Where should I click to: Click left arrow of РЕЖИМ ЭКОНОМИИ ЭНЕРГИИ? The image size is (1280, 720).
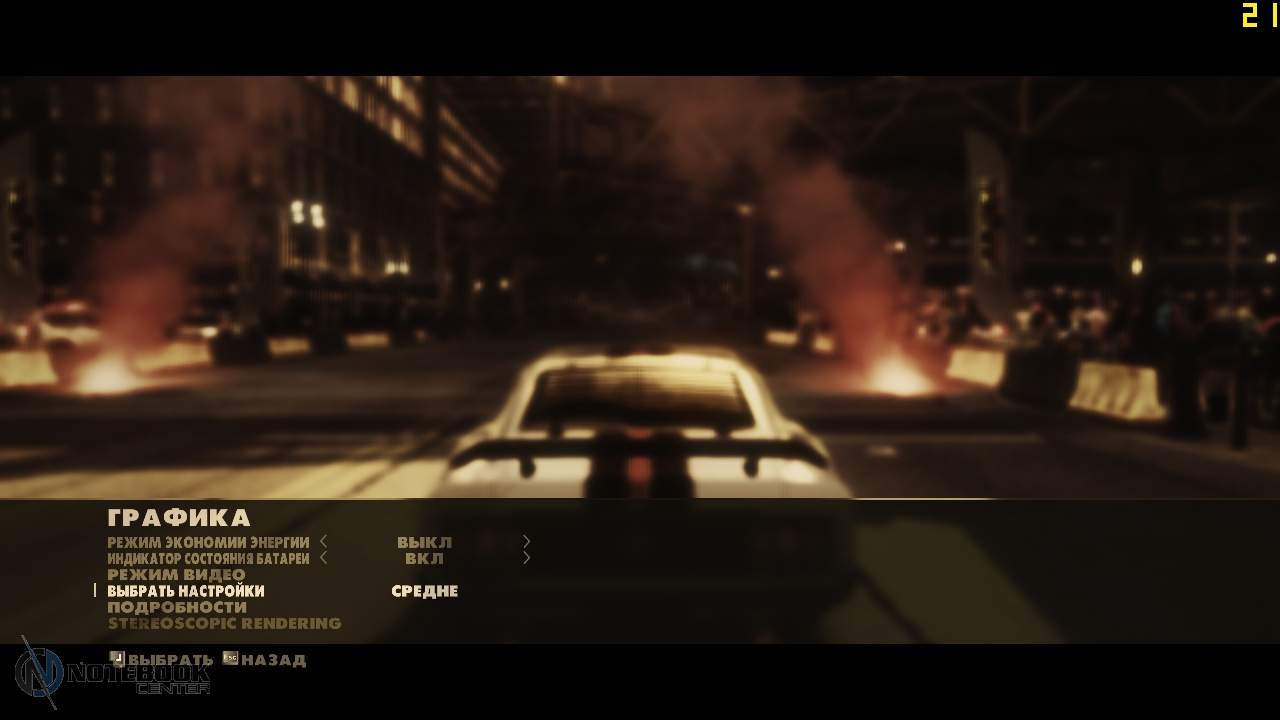click(x=324, y=542)
